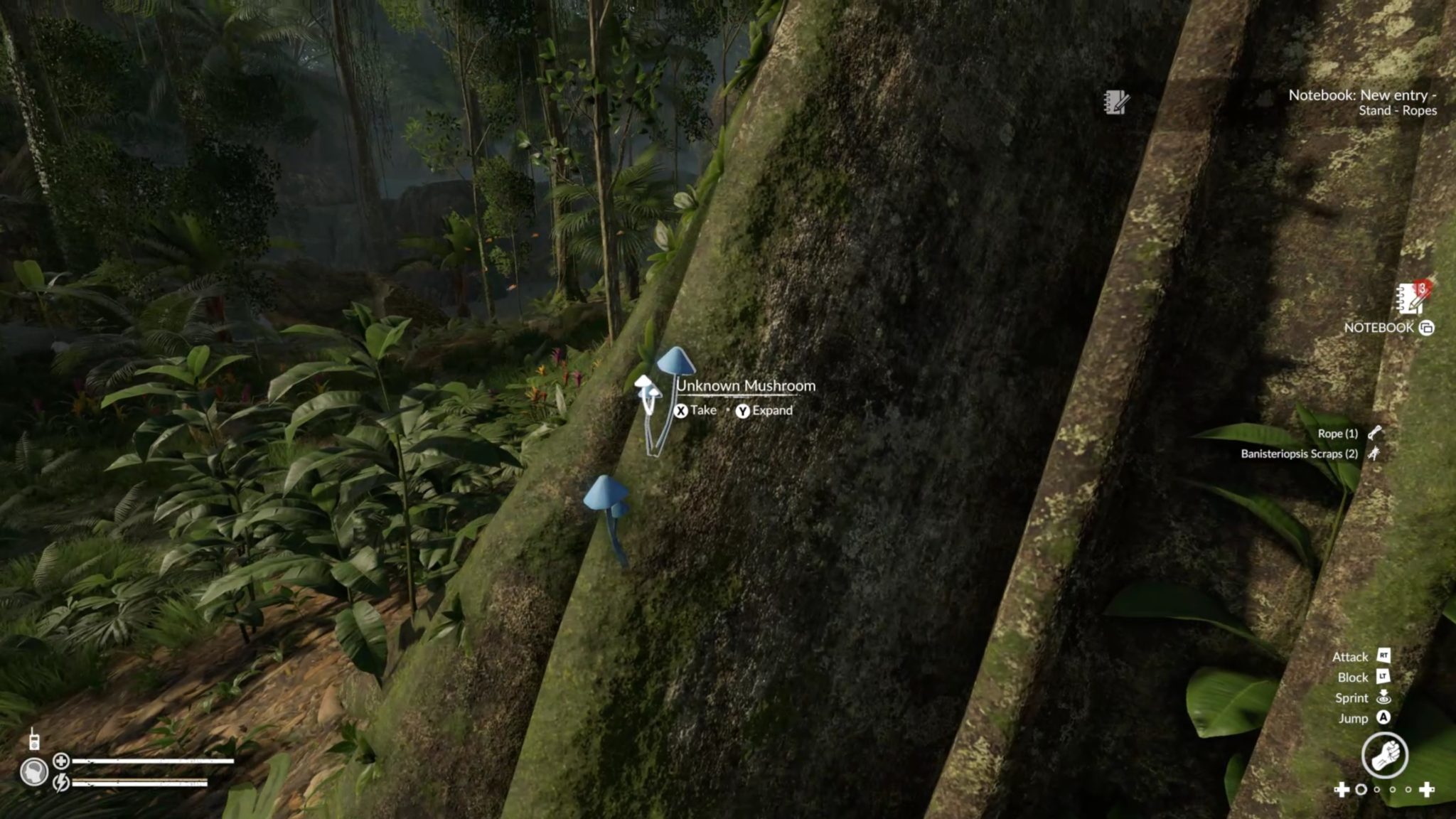Select the fist icon in the circle
The width and height of the screenshot is (1456, 819).
click(1384, 754)
